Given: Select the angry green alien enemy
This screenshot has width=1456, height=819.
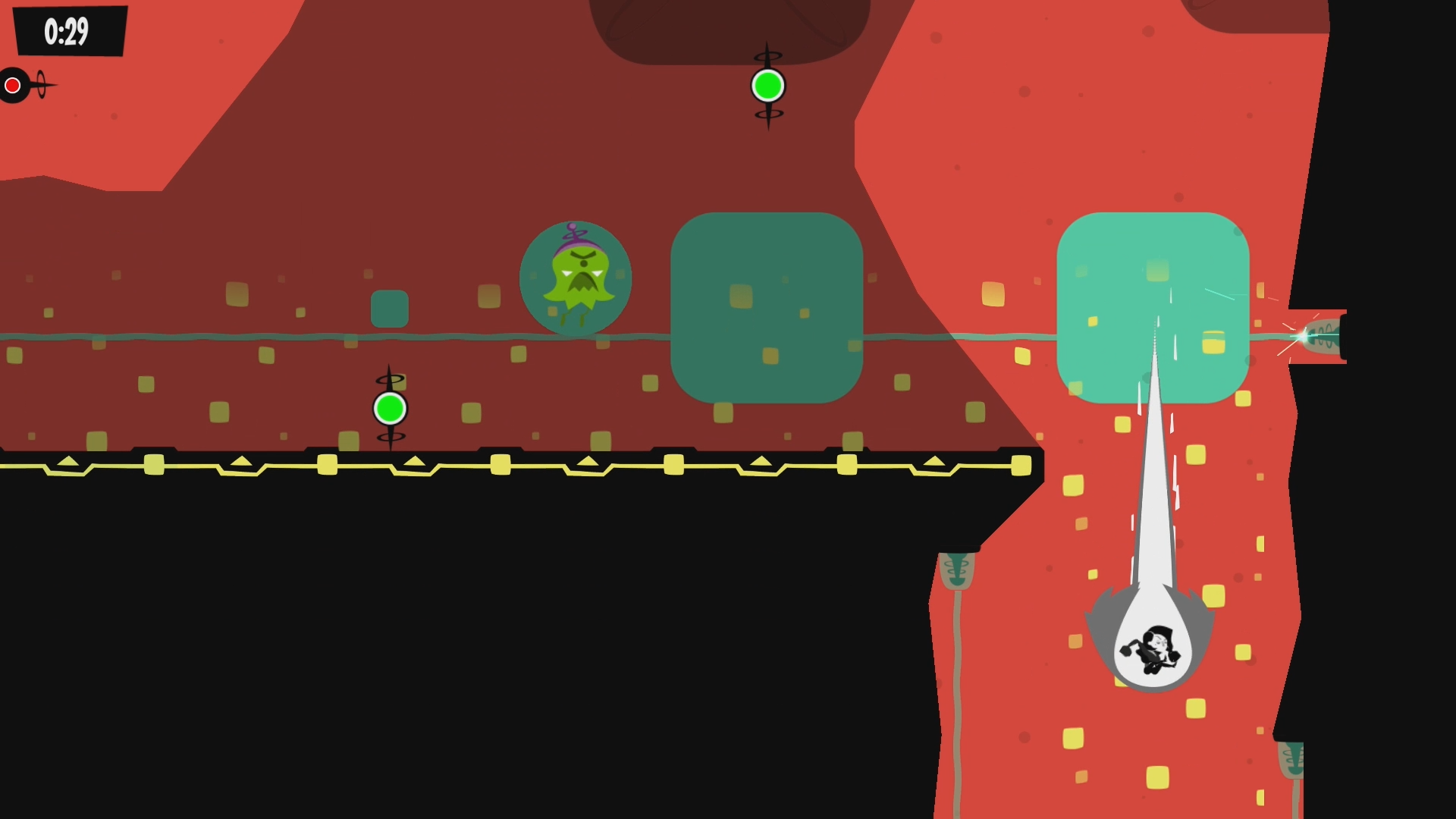Looking at the screenshot, I should tap(575, 278).
